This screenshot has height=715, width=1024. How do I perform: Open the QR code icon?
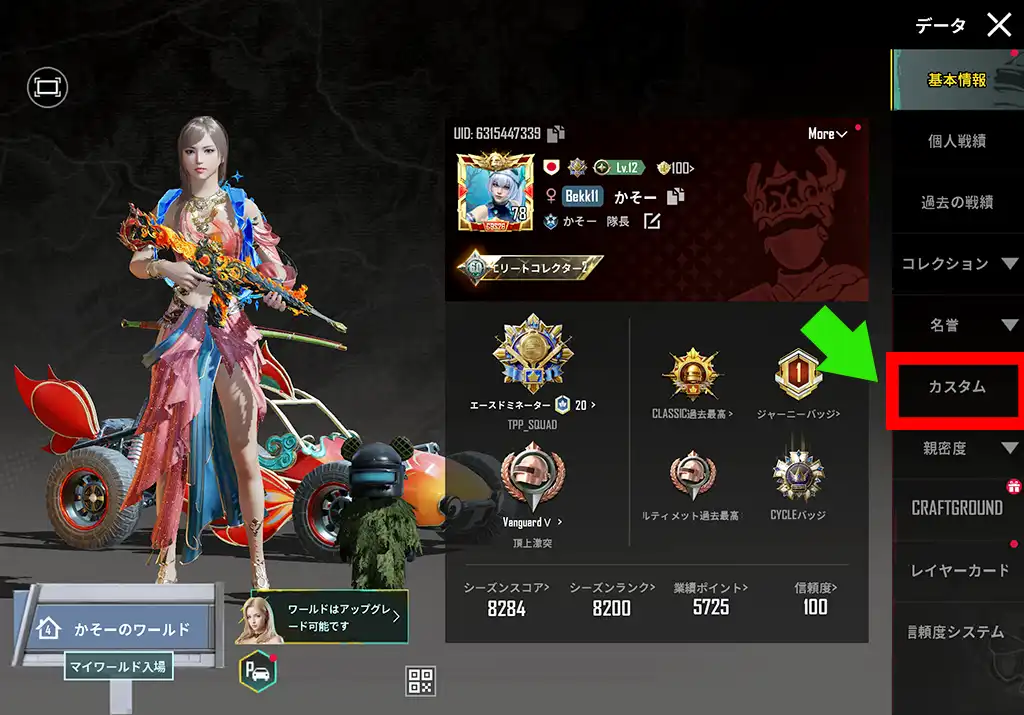click(x=420, y=681)
